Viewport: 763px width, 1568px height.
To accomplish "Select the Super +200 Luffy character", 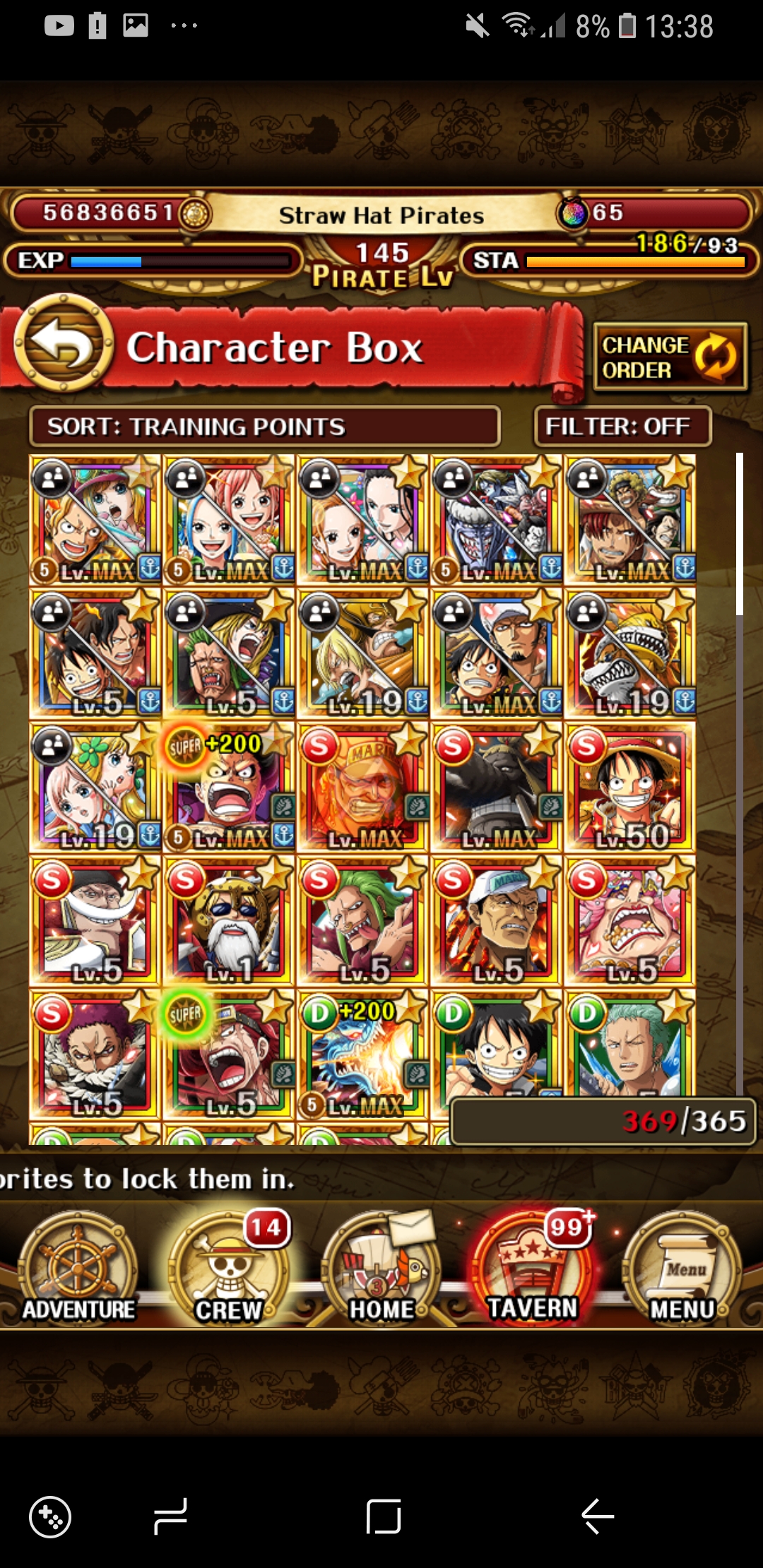I will click(229, 787).
